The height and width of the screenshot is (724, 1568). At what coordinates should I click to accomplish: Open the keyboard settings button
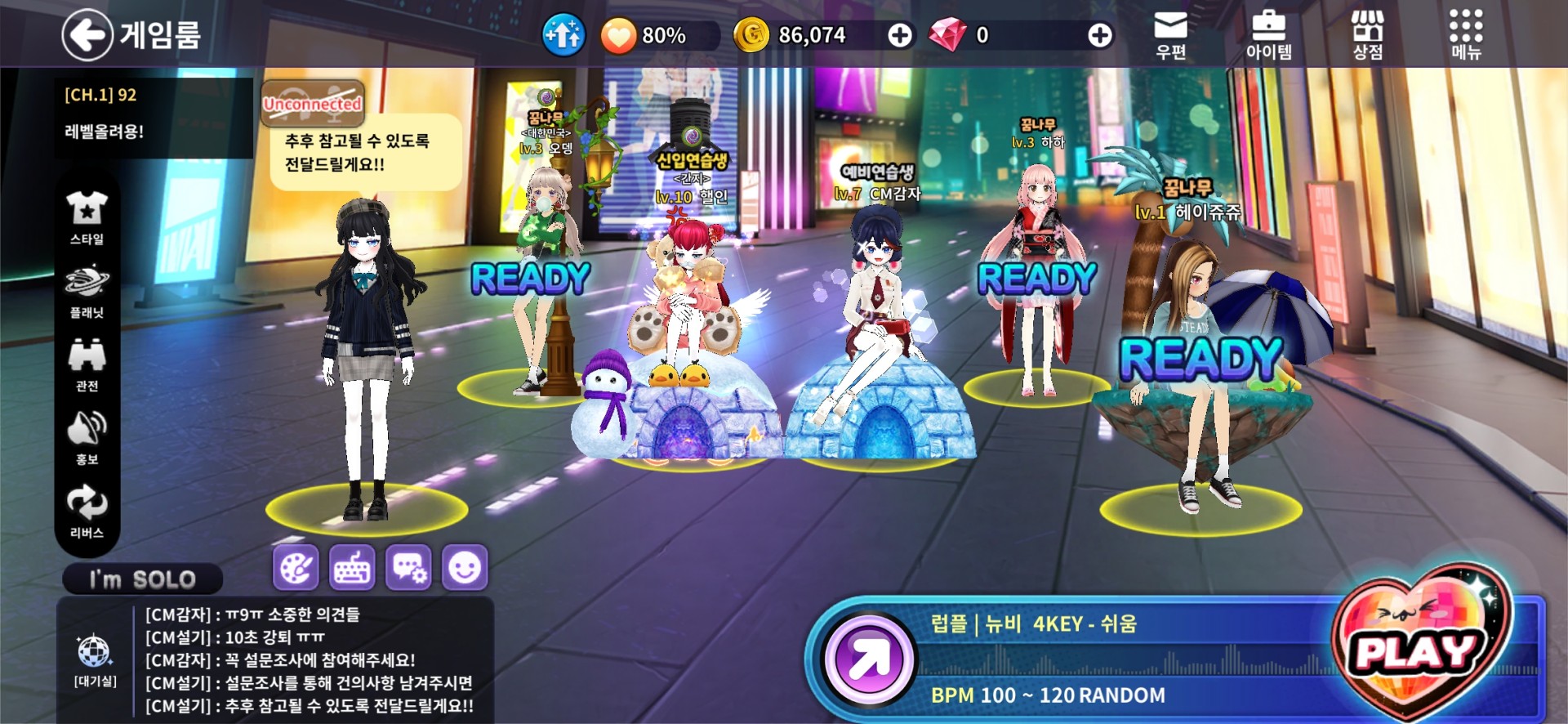352,567
